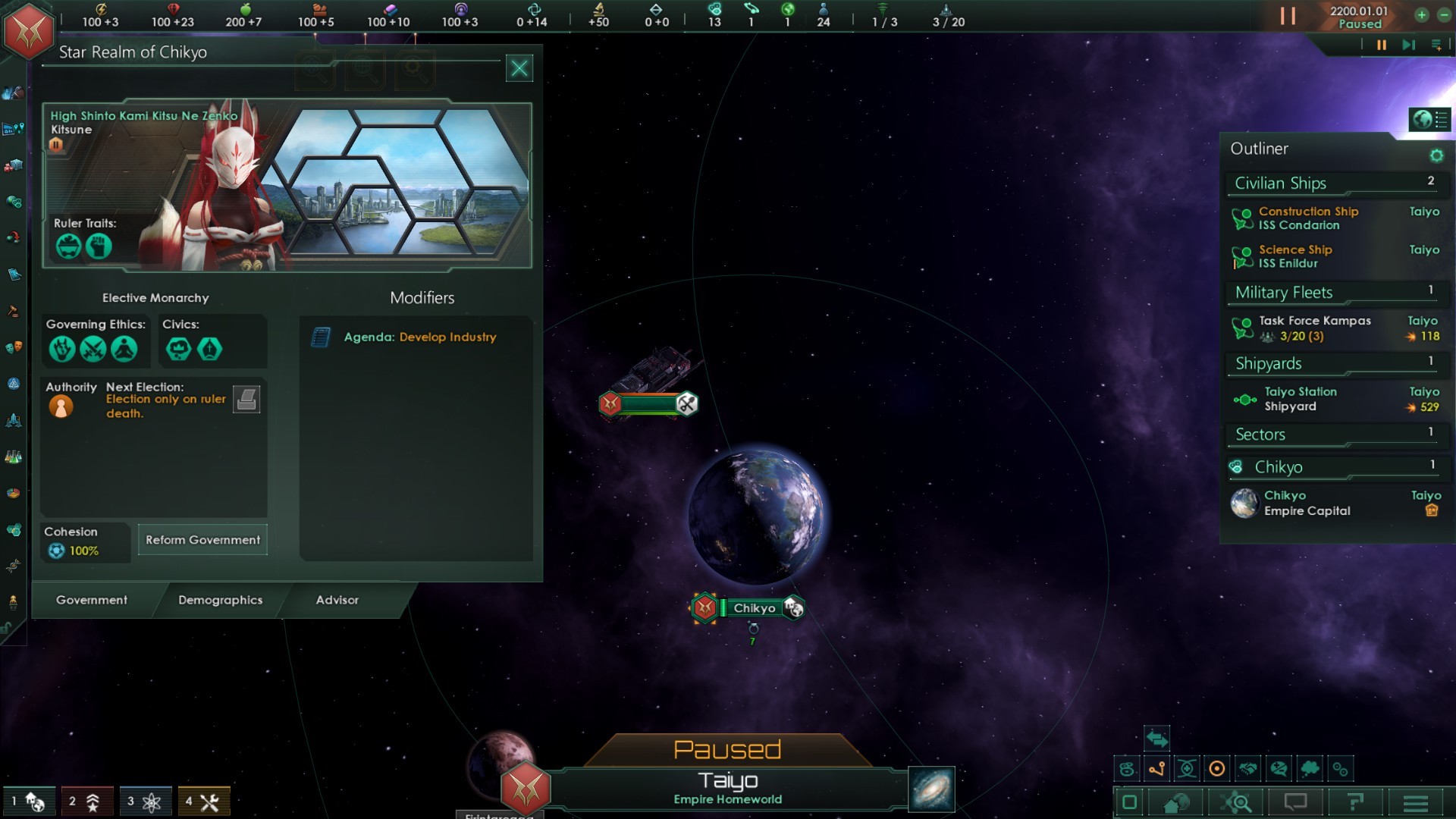The image size is (1456, 819).
Task: Click the Agenda Develop Industry modifier
Action: coord(419,337)
